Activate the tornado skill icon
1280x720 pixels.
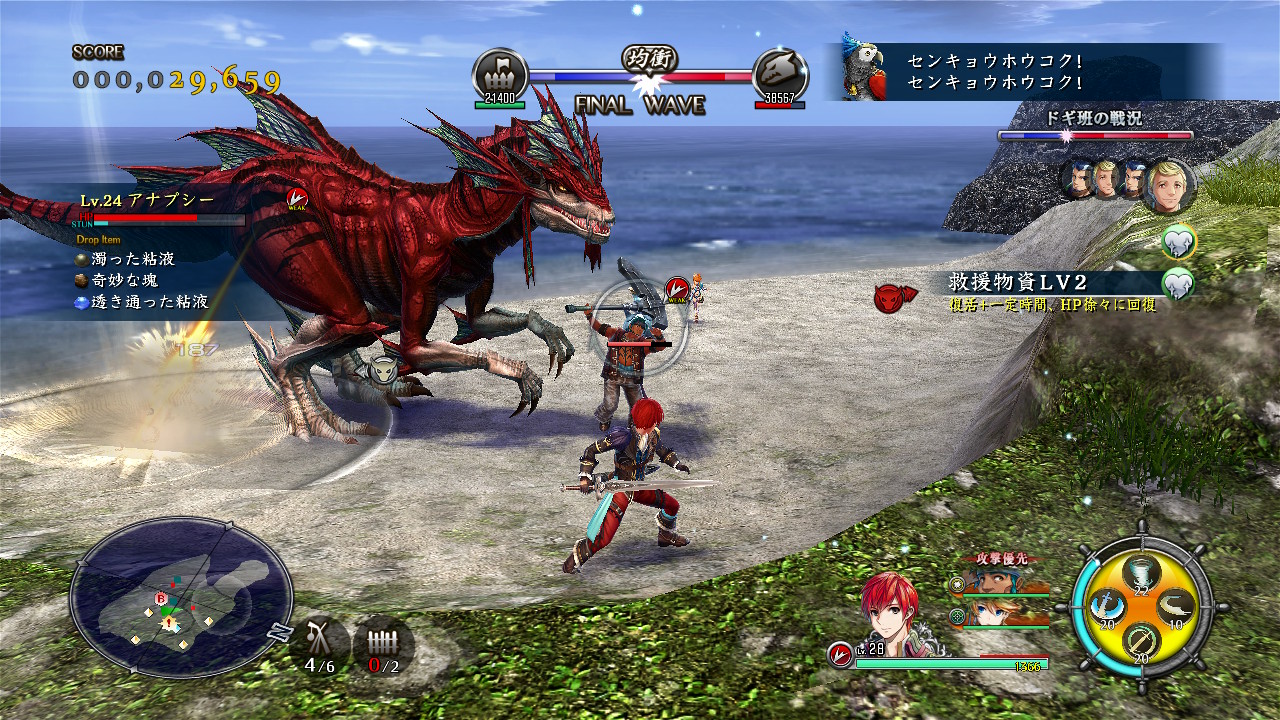[1141, 573]
